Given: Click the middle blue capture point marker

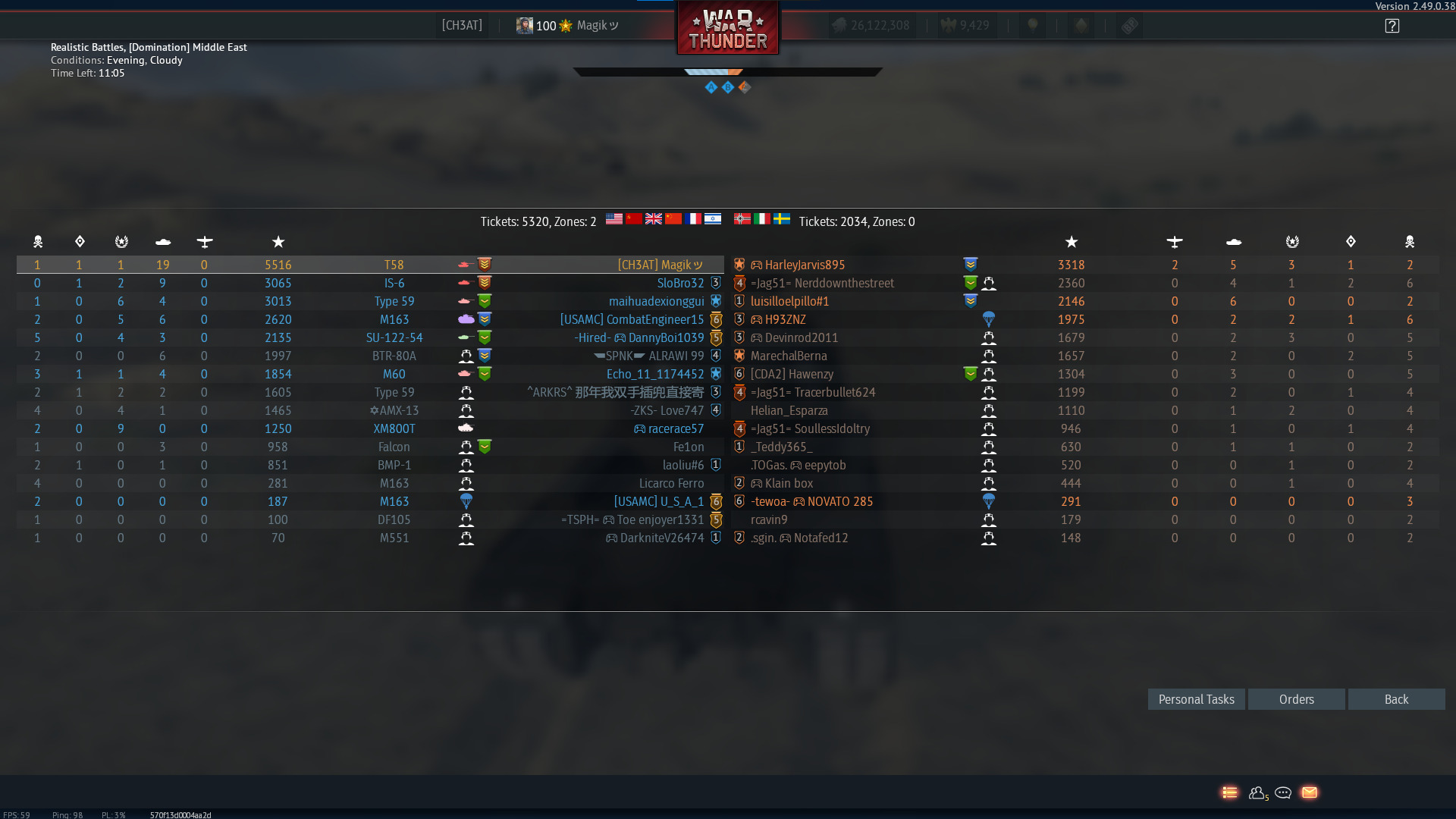Looking at the screenshot, I should tap(728, 87).
